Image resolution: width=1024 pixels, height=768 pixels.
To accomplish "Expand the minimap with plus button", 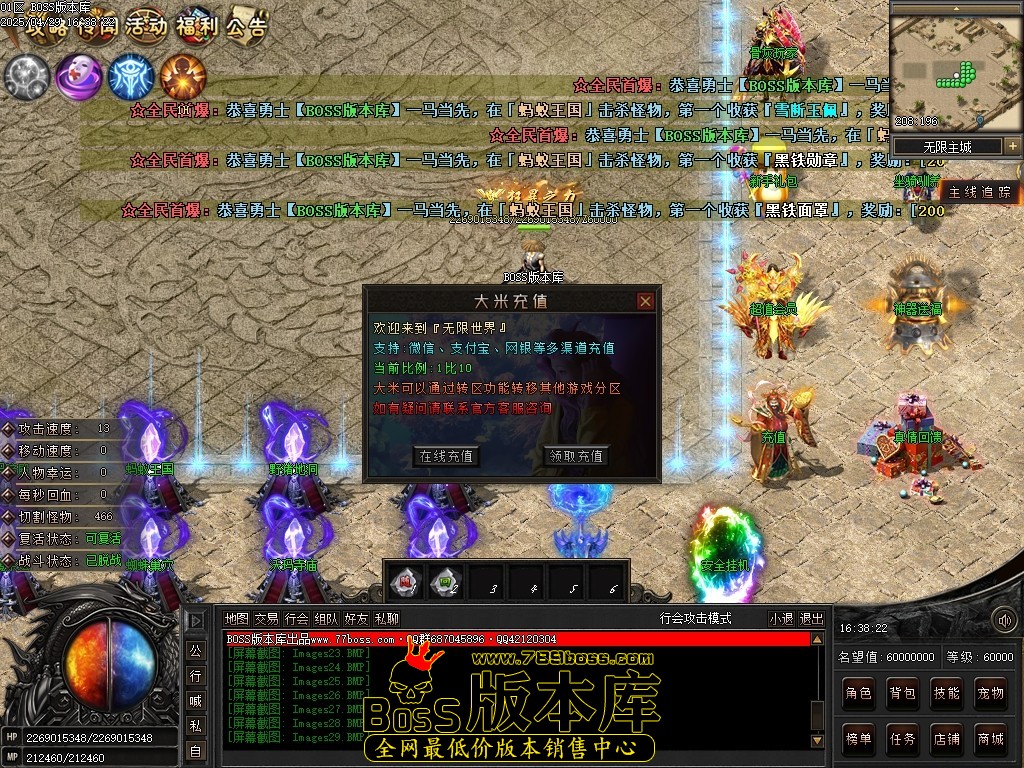I will click(x=1012, y=146).
